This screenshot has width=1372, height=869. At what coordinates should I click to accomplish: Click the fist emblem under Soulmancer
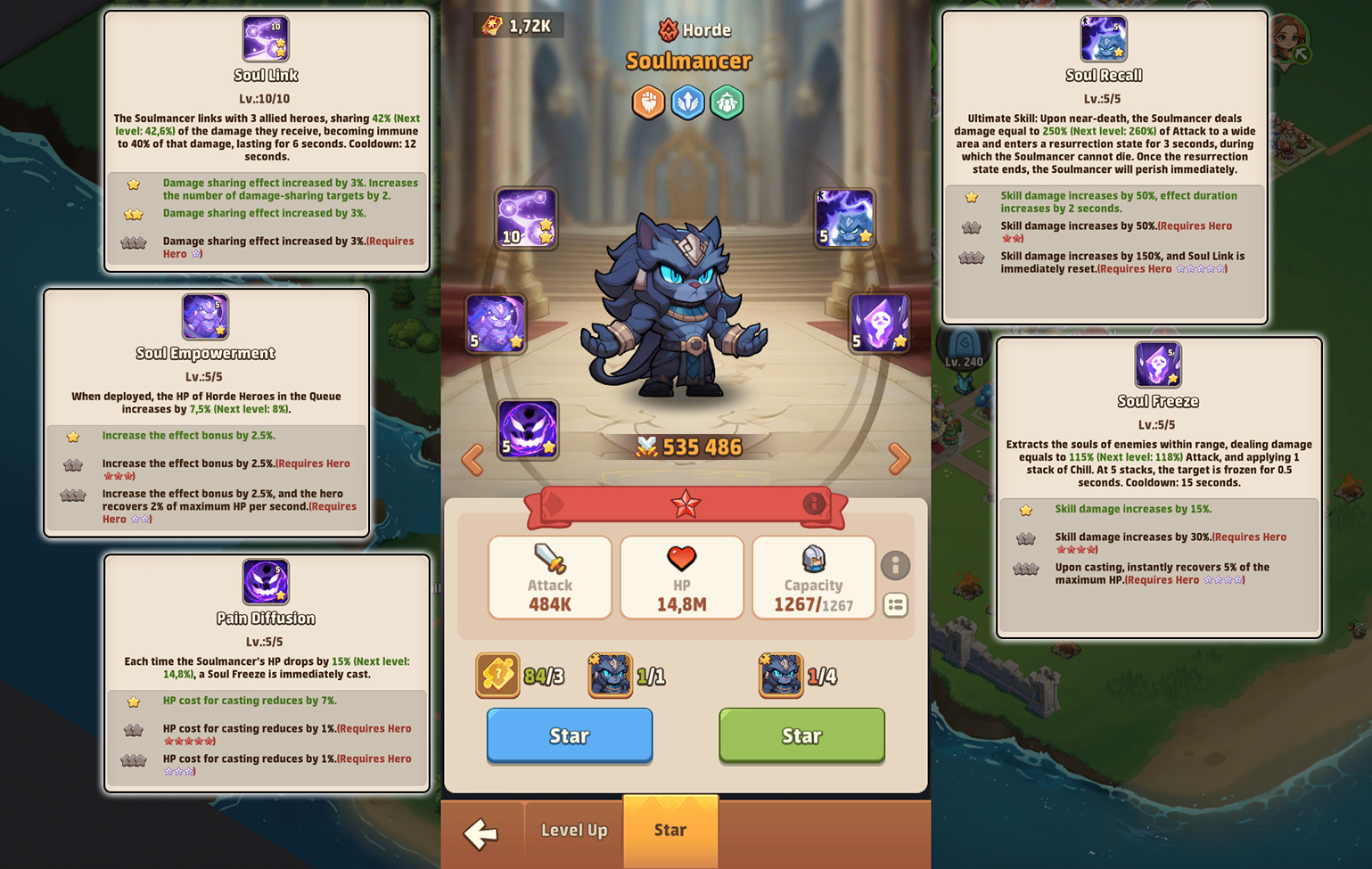click(648, 102)
